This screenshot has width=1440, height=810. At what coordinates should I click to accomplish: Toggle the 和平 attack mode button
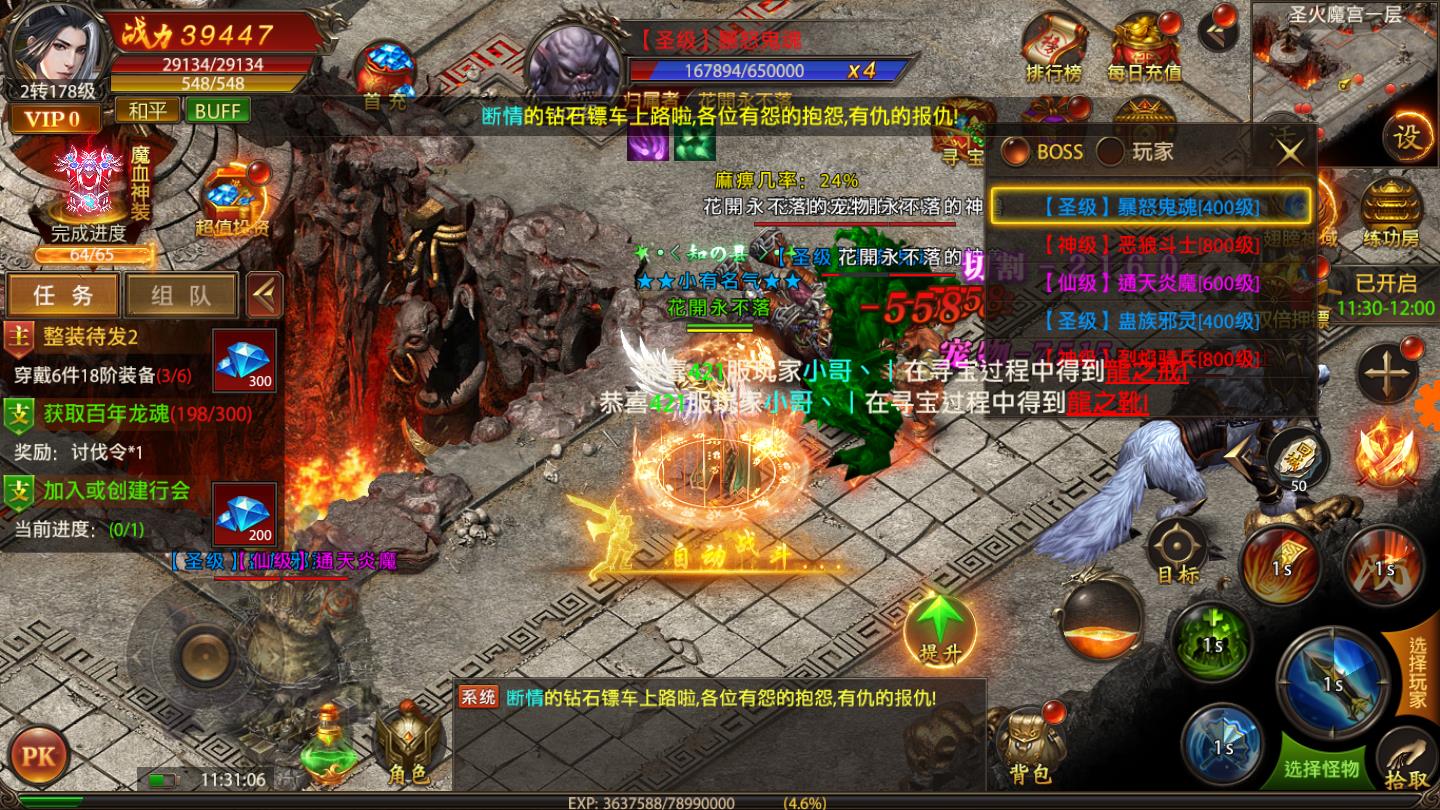point(147,110)
